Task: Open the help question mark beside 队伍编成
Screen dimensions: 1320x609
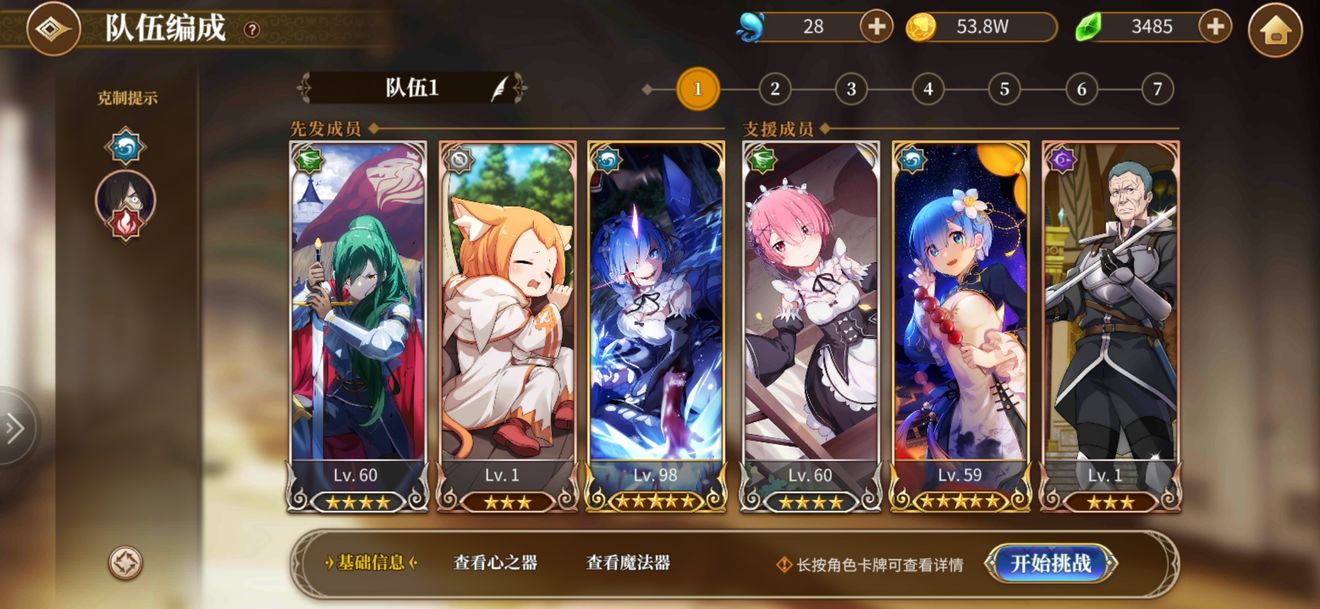Action: [252, 30]
